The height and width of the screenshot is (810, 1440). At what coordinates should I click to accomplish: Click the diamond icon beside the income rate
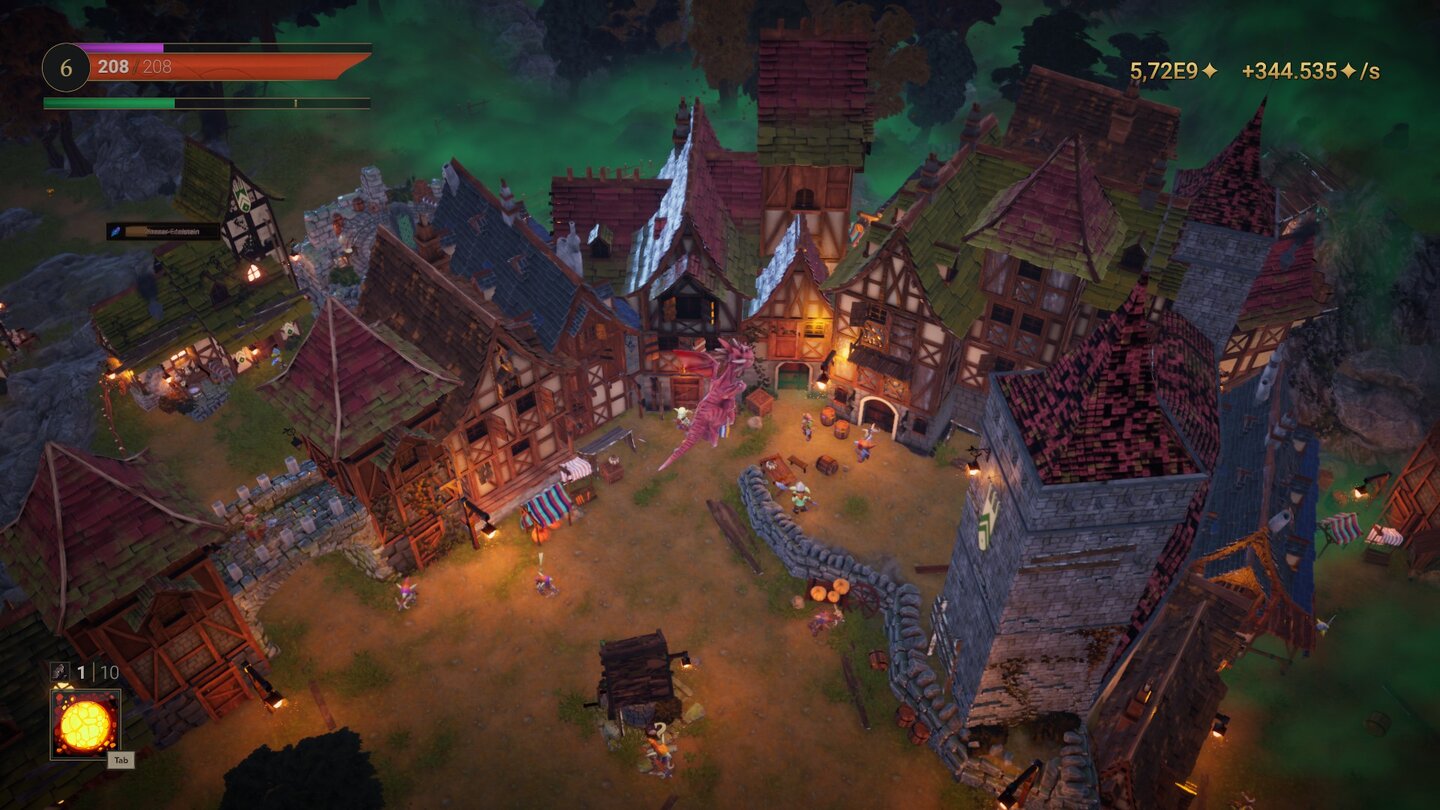(1348, 70)
